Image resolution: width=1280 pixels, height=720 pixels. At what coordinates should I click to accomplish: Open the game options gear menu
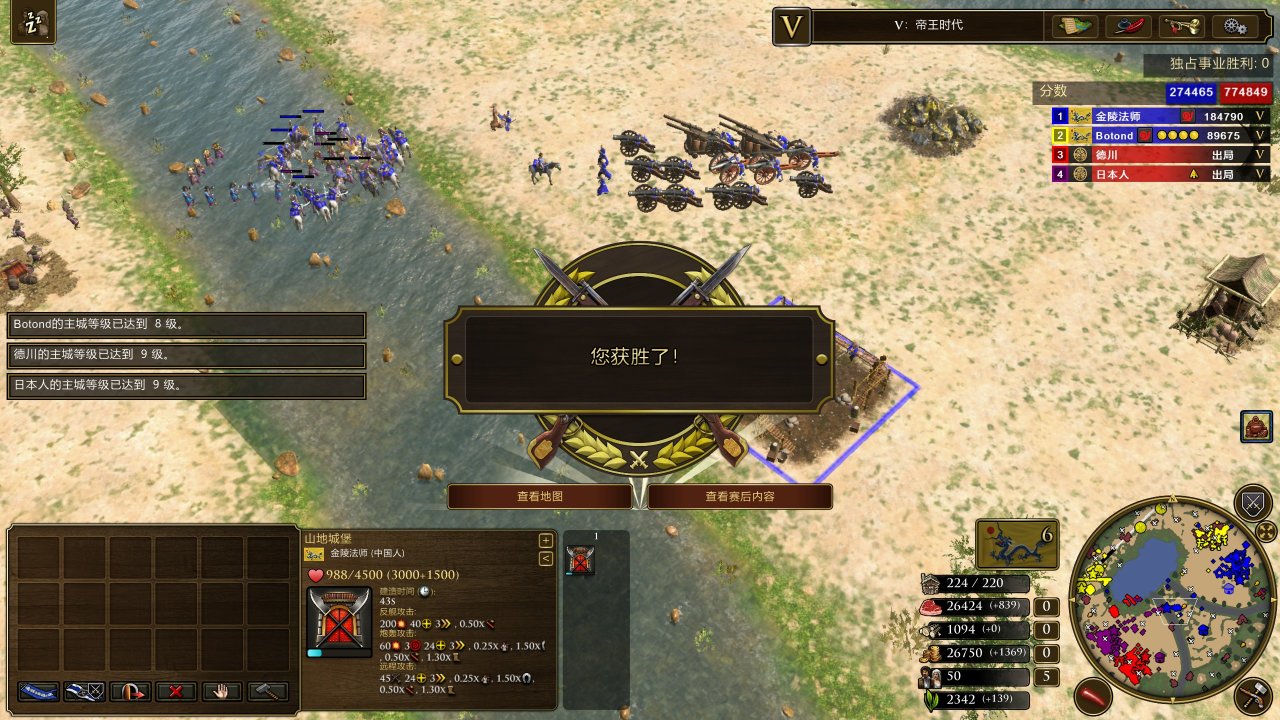point(1236,28)
